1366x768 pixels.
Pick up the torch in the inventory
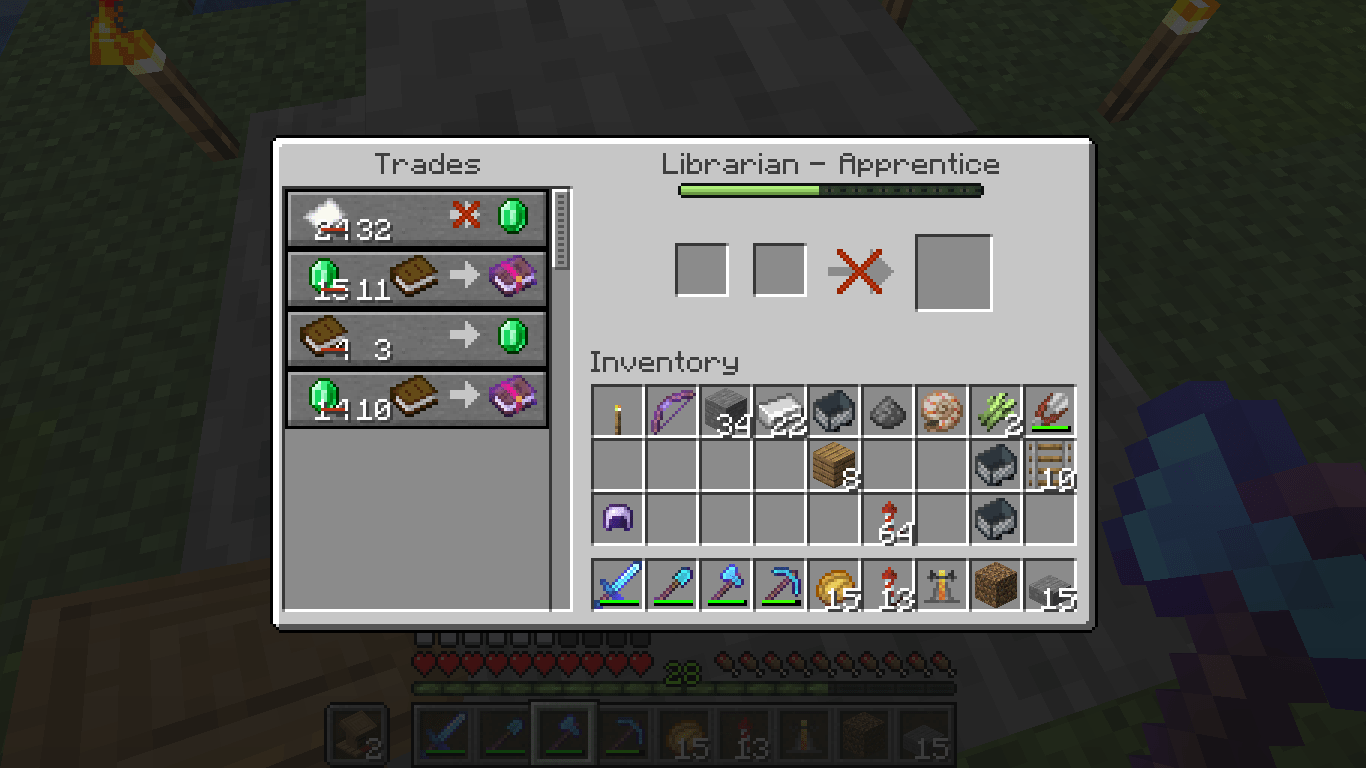[x=615, y=413]
